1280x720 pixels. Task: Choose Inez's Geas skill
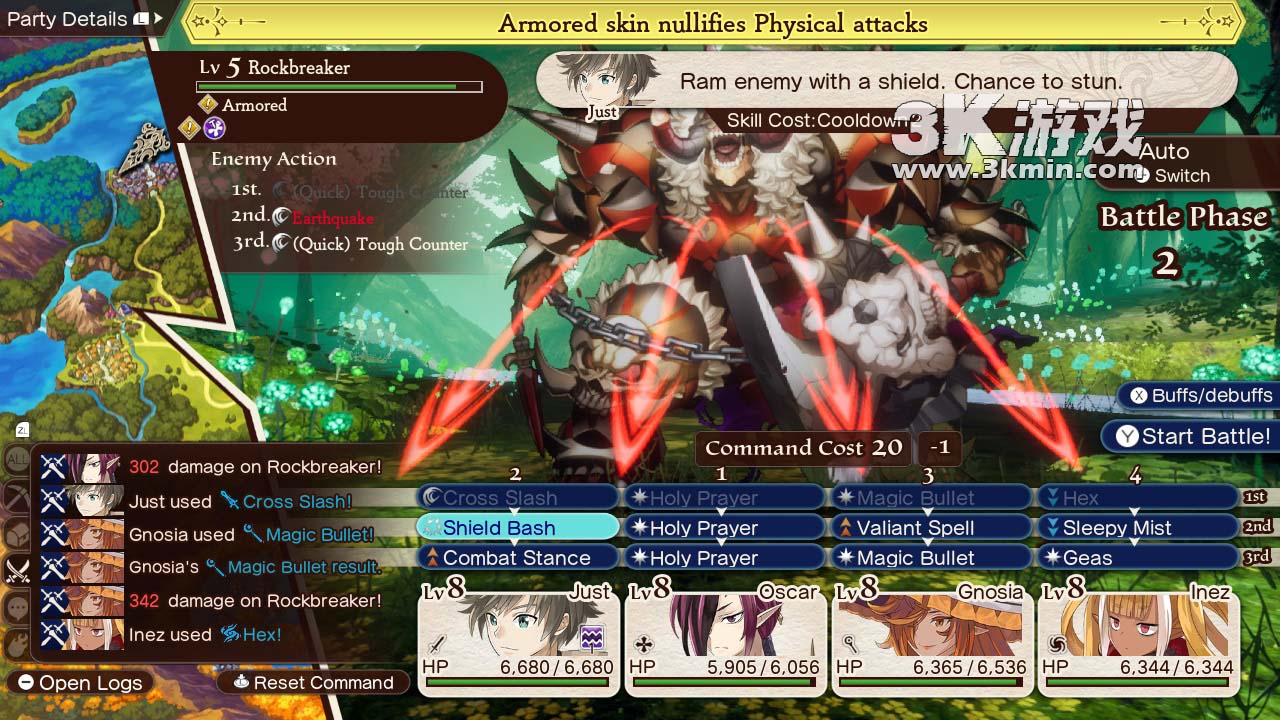coord(1137,558)
